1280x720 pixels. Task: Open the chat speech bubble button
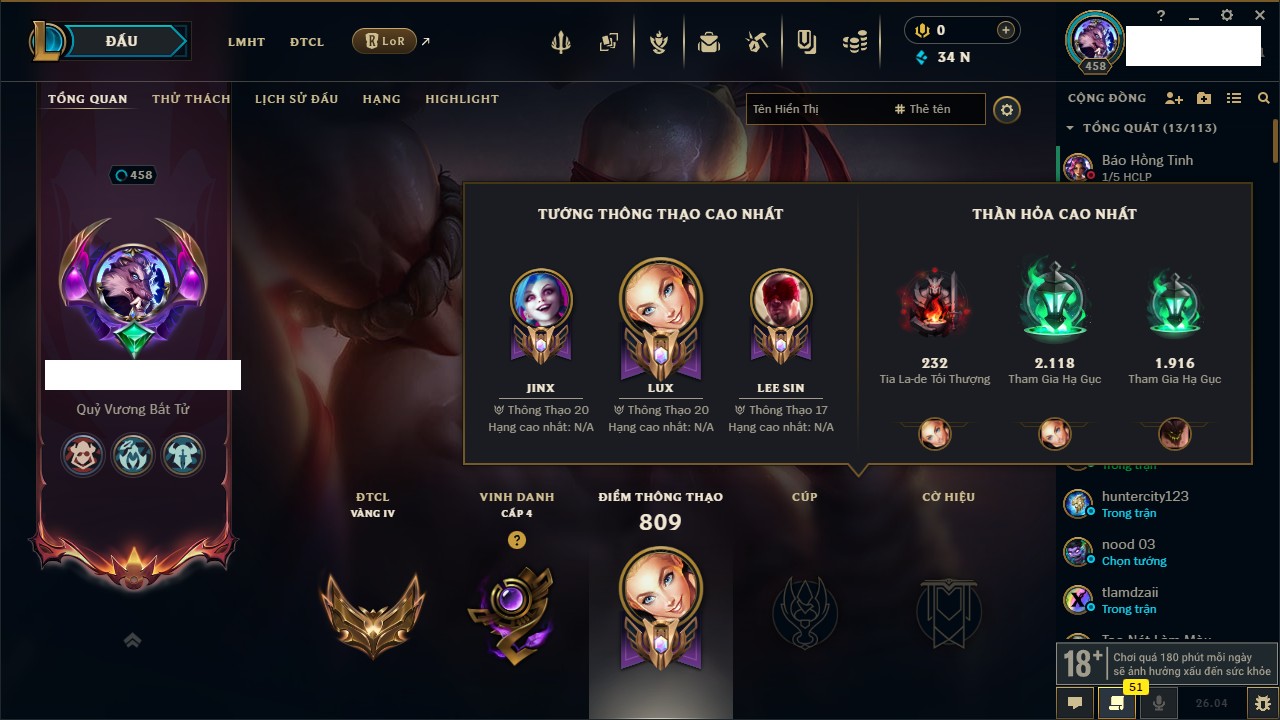[1075, 703]
